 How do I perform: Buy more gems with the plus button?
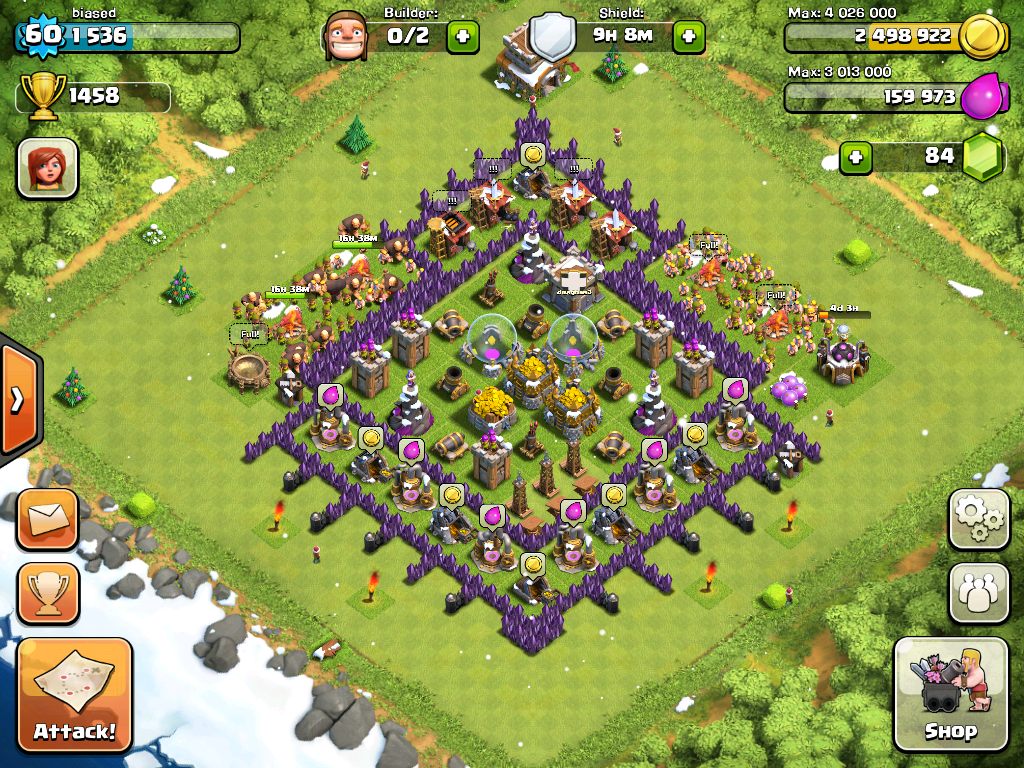[x=855, y=157]
